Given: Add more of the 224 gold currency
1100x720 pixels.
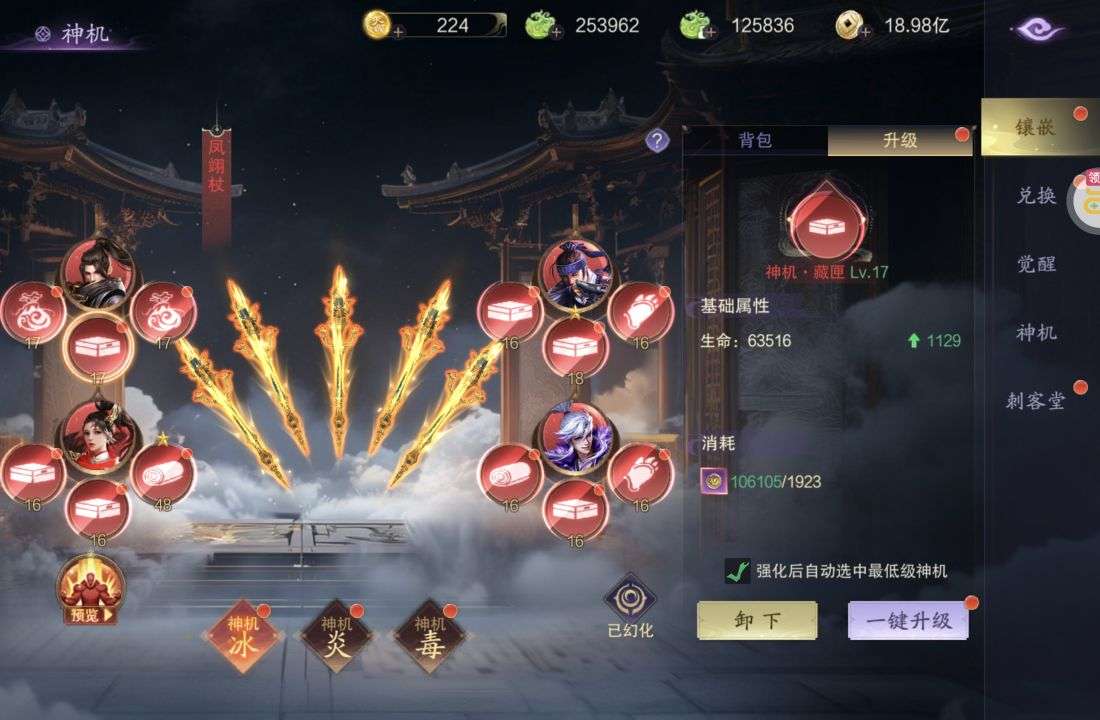Looking at the screenshot, I should pos(397,31).
